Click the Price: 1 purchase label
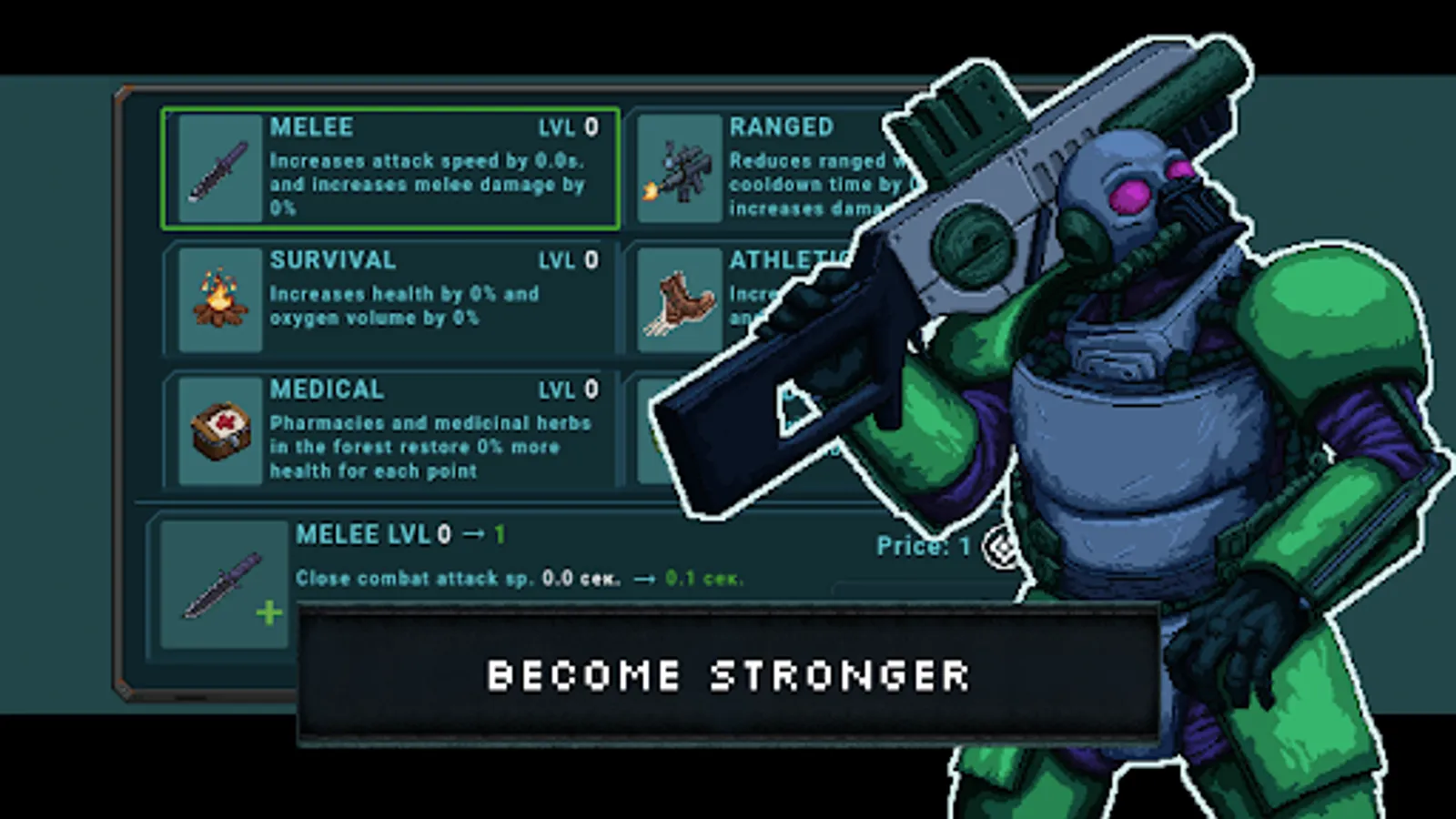 coord(922,546)
